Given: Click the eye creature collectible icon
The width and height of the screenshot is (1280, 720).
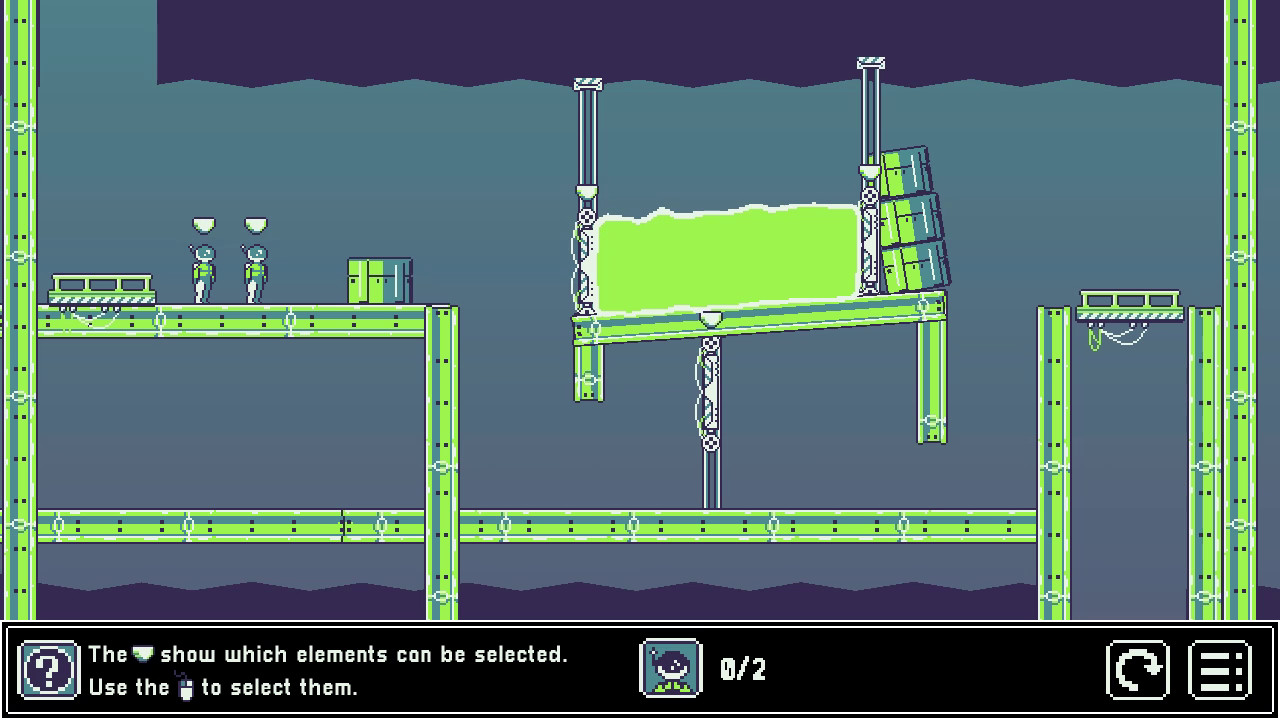Looking at the screenshot, I should [x=669, y=670].
